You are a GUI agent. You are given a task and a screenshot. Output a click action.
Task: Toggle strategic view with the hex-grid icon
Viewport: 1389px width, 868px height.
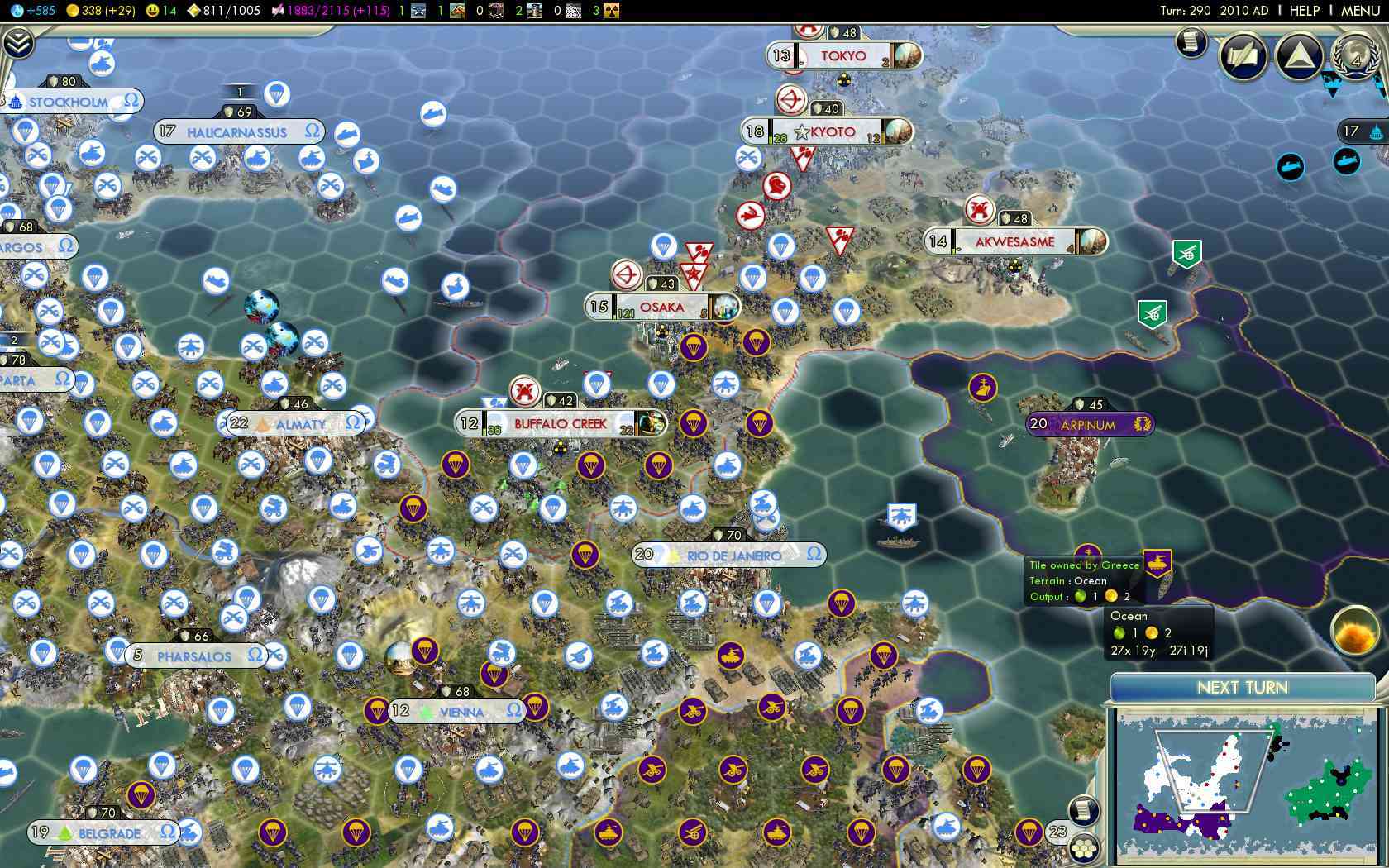pyautogui.click(x=1084, y=847)
